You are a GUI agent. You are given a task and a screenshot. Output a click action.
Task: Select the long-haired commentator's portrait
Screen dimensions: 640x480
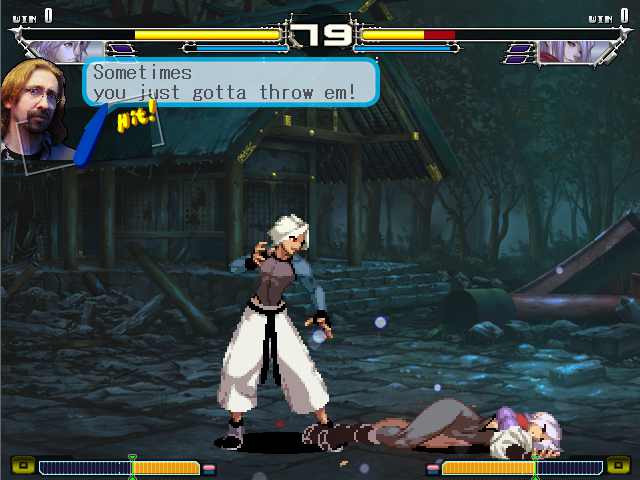click(37, 110)
